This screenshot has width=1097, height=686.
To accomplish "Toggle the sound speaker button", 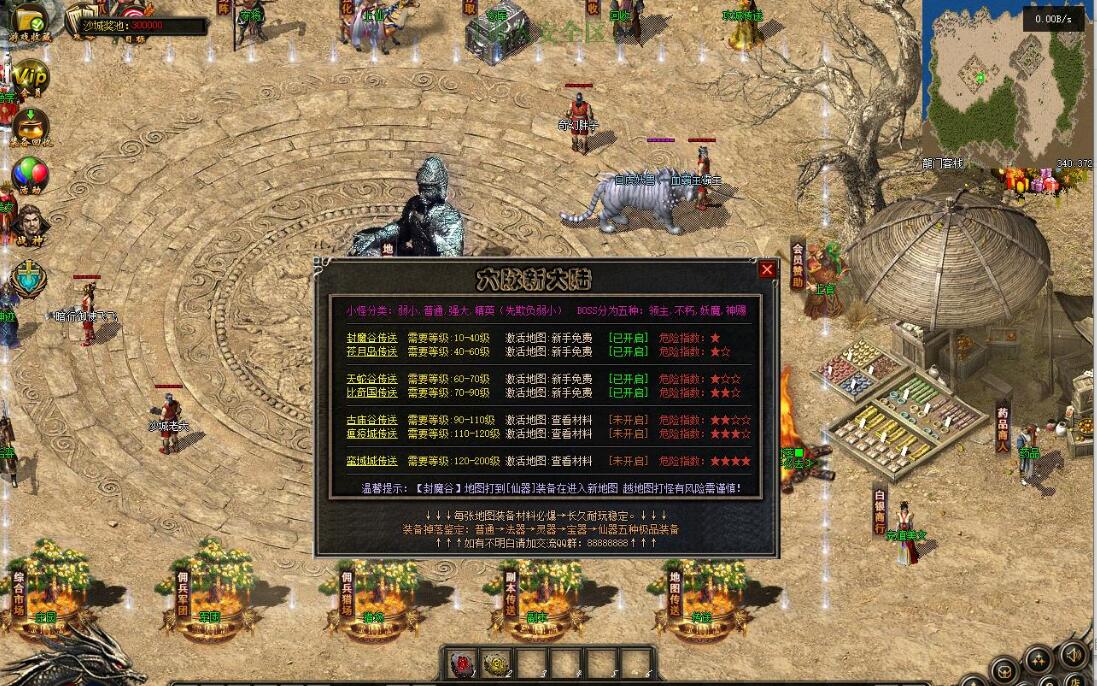I will [x=1072, y=655].
